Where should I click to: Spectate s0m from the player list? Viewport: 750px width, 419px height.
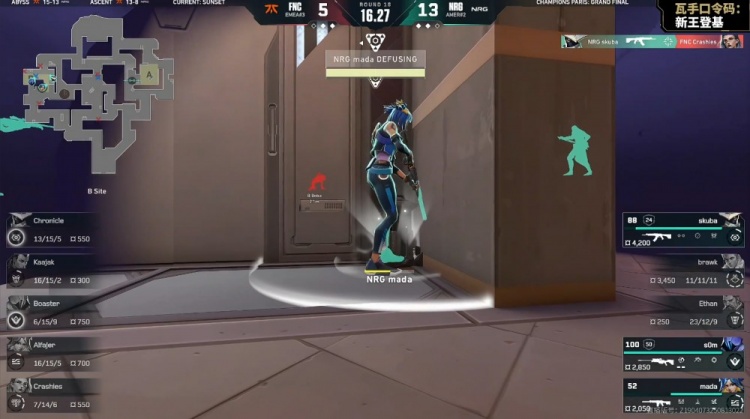(684, 353)
